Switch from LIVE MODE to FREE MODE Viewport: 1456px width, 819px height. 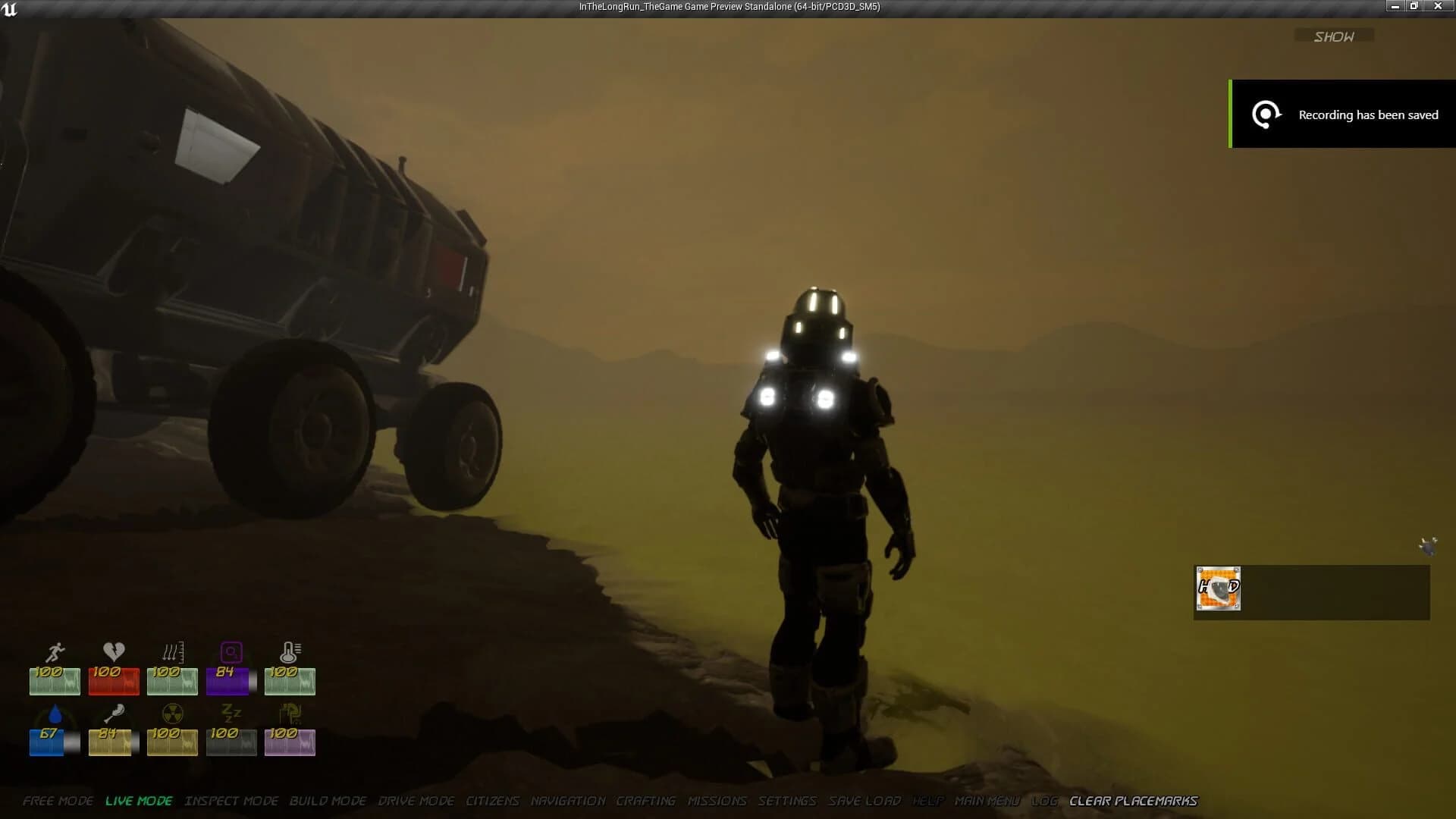(x=57, y=801)
